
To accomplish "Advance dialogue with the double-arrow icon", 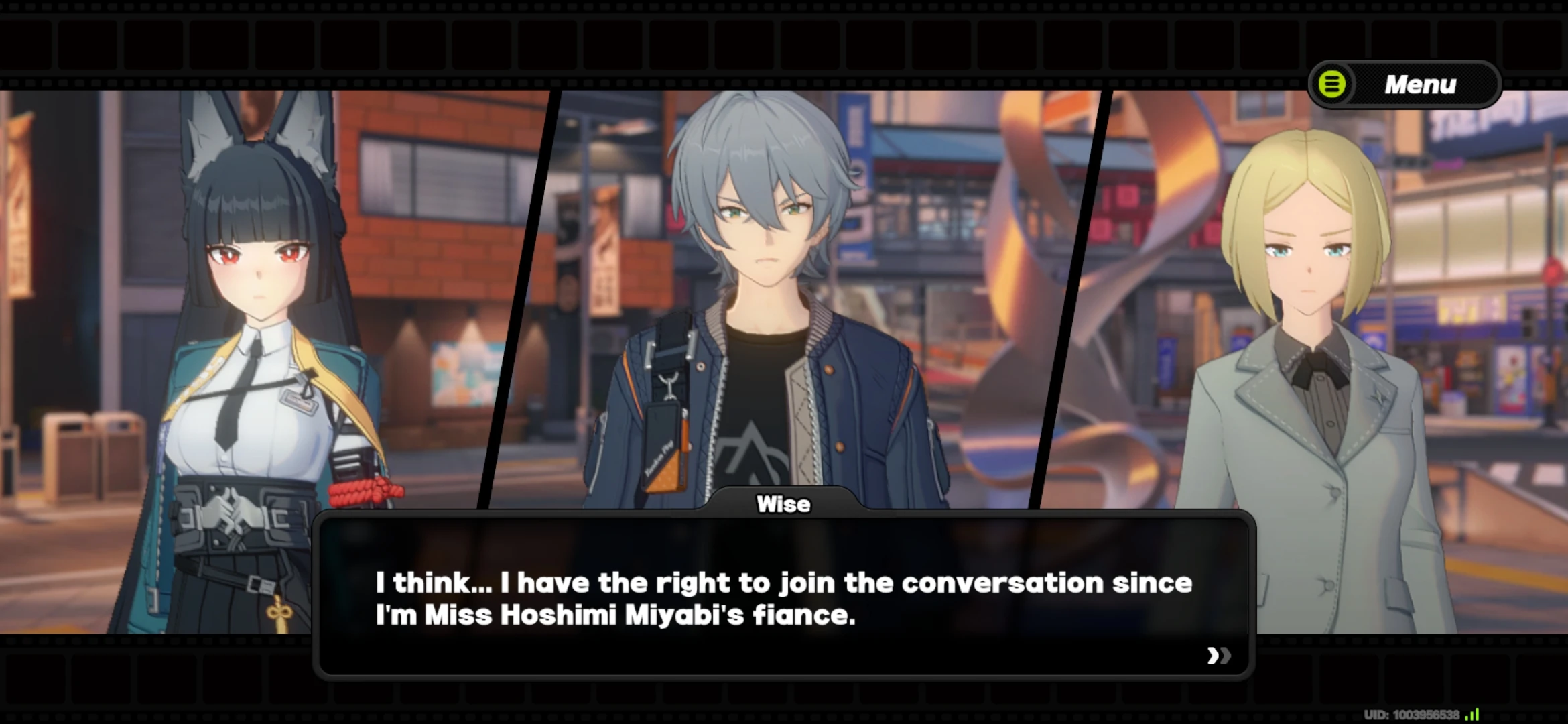I will [1218, 655].
